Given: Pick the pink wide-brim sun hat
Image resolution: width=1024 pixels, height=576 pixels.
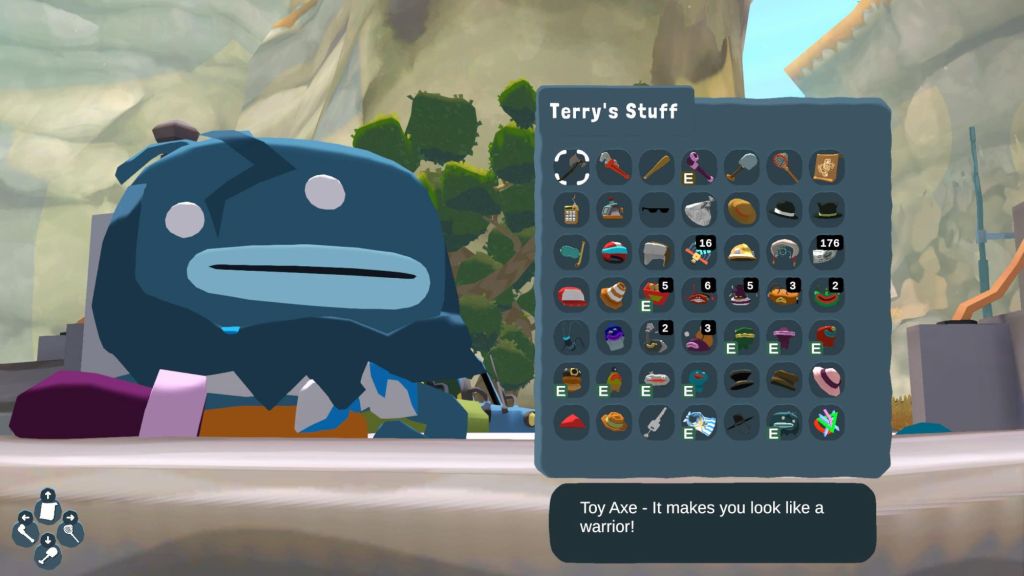Looking at the screenshot, I should (827, 379).
